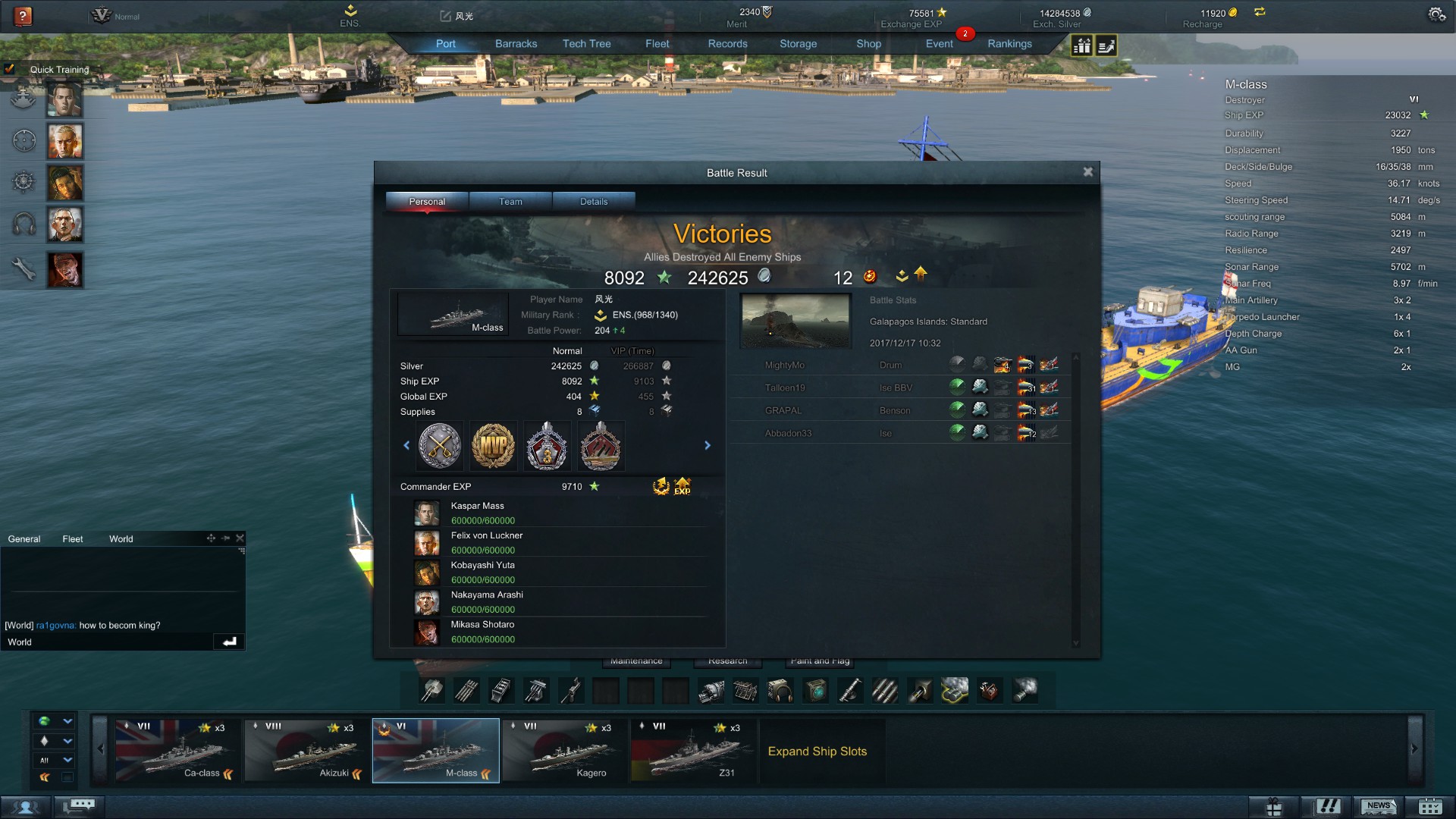Screen dimensions: 1456x819
Task: Open the Details tab of Battle Result
Action: pos(594,201)
